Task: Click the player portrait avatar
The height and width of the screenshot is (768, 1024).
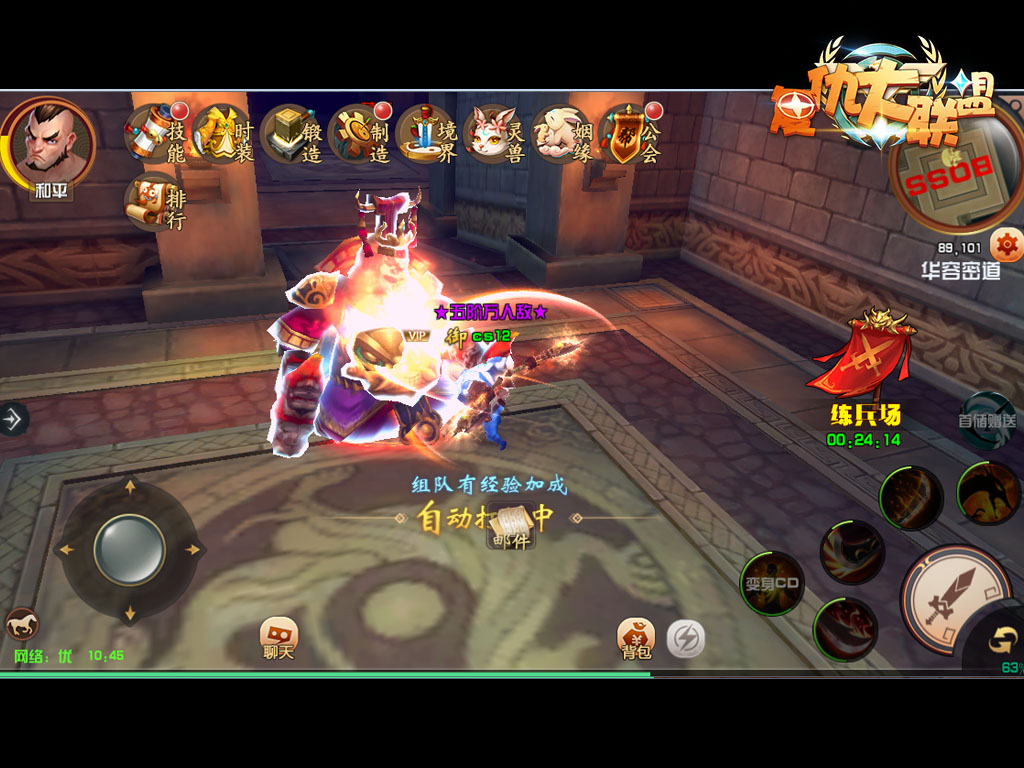Action: [48, 142]
